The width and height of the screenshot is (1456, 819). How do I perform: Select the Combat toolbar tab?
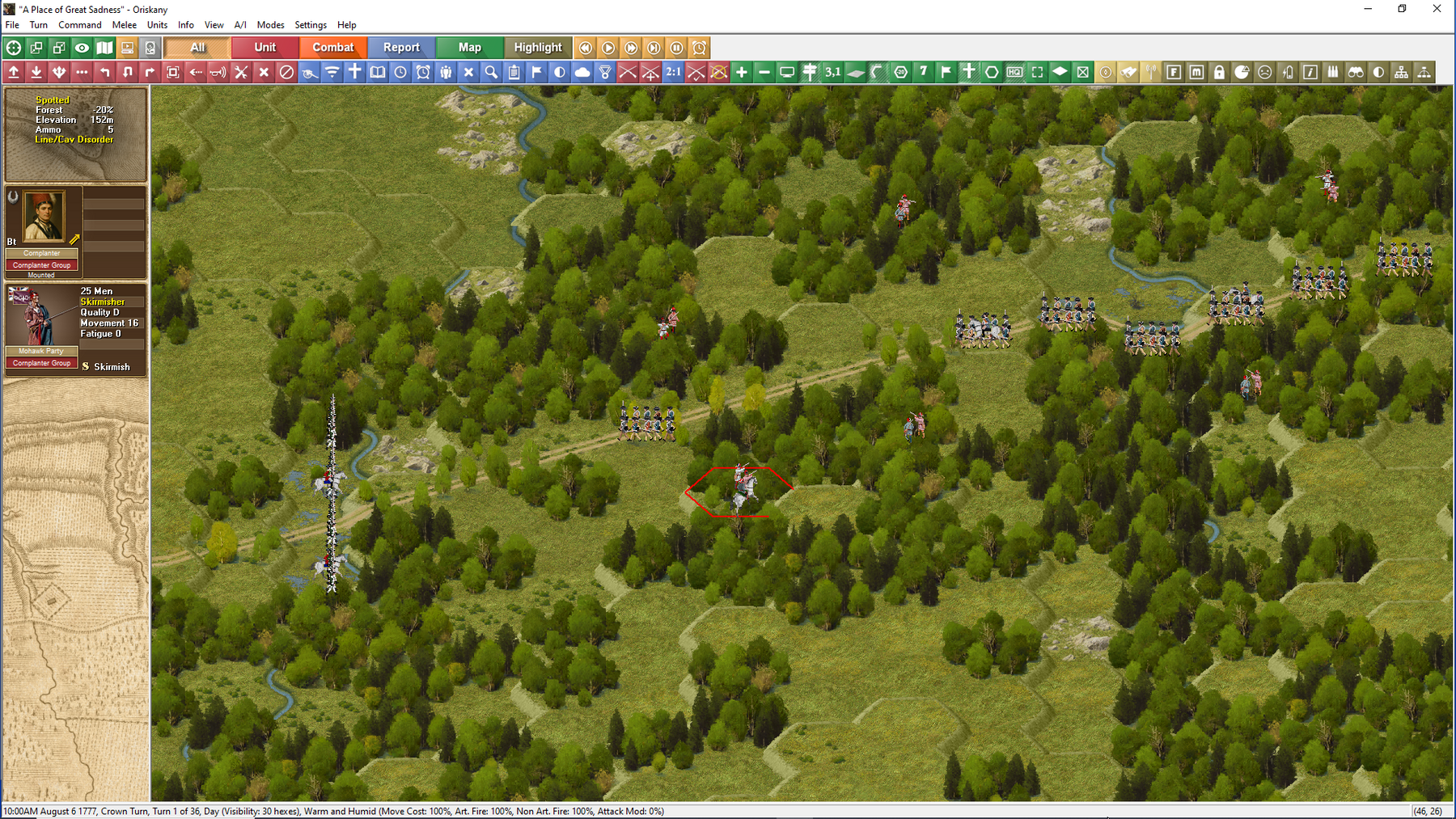(x=332, y=48)
